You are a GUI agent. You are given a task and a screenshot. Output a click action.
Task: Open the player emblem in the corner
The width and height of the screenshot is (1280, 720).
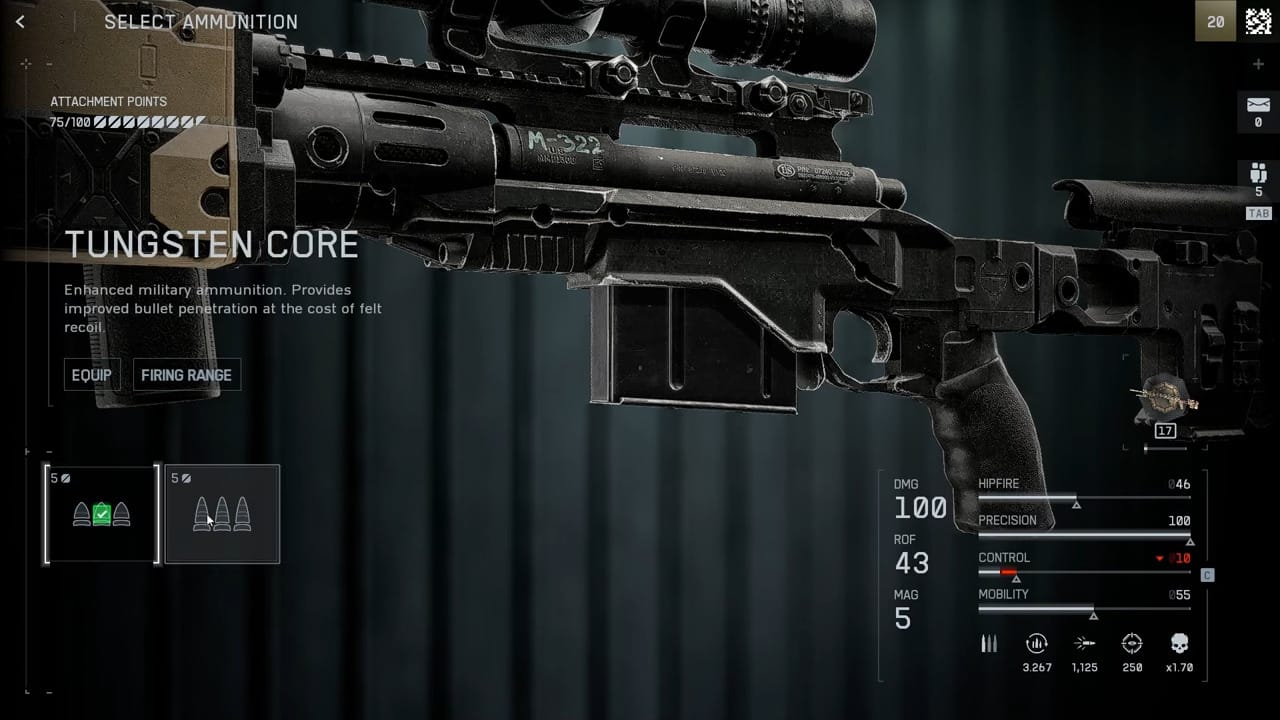[x=1257, y=22]
